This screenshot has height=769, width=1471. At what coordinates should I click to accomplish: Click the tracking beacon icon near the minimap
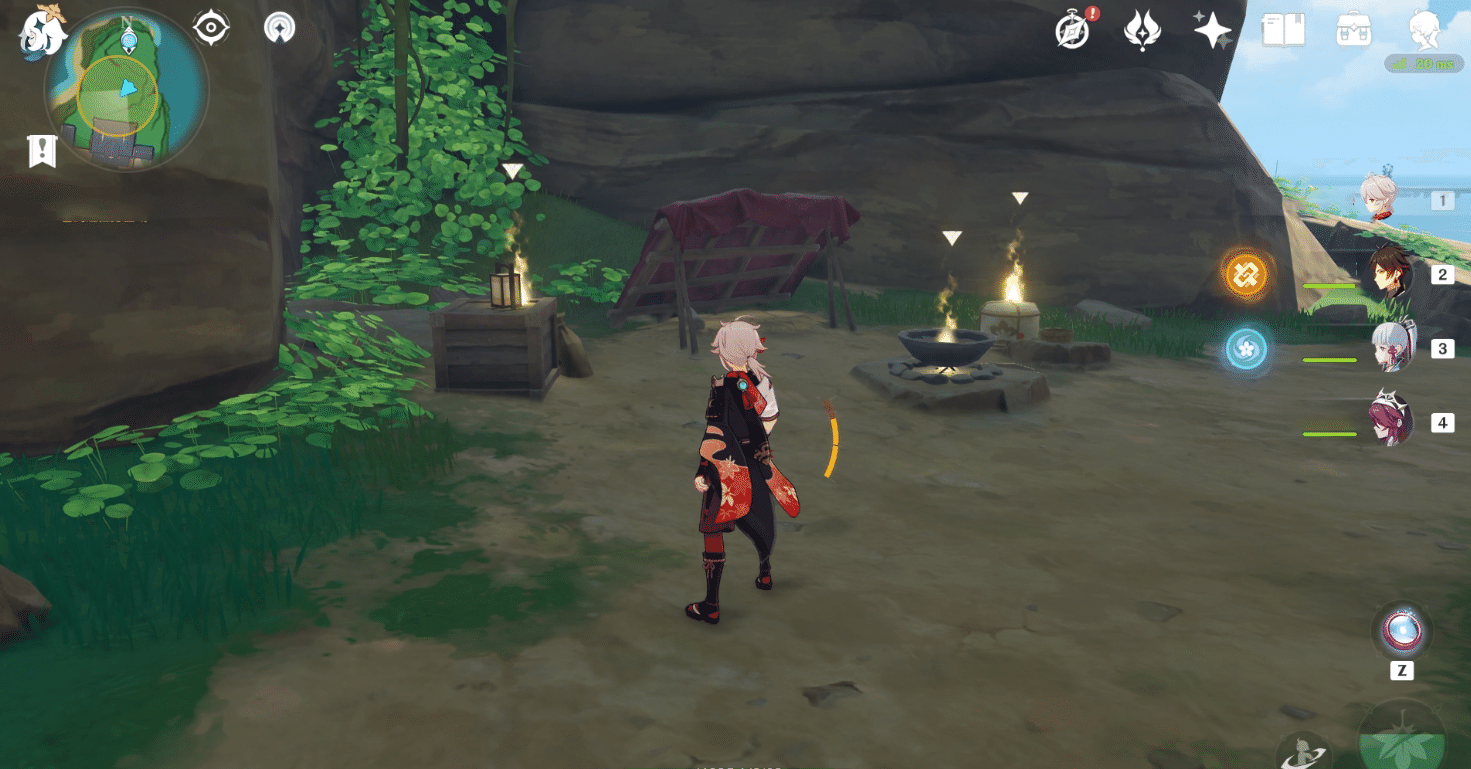(x=278, y=28)
